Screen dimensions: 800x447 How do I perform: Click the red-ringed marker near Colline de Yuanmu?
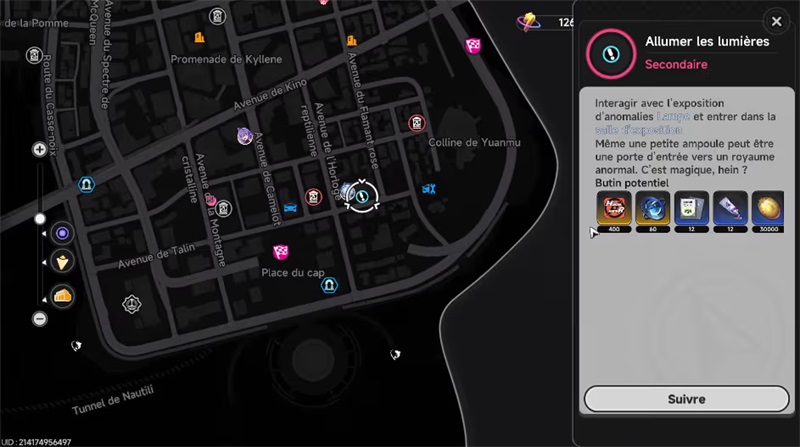[x=416, y=123]
